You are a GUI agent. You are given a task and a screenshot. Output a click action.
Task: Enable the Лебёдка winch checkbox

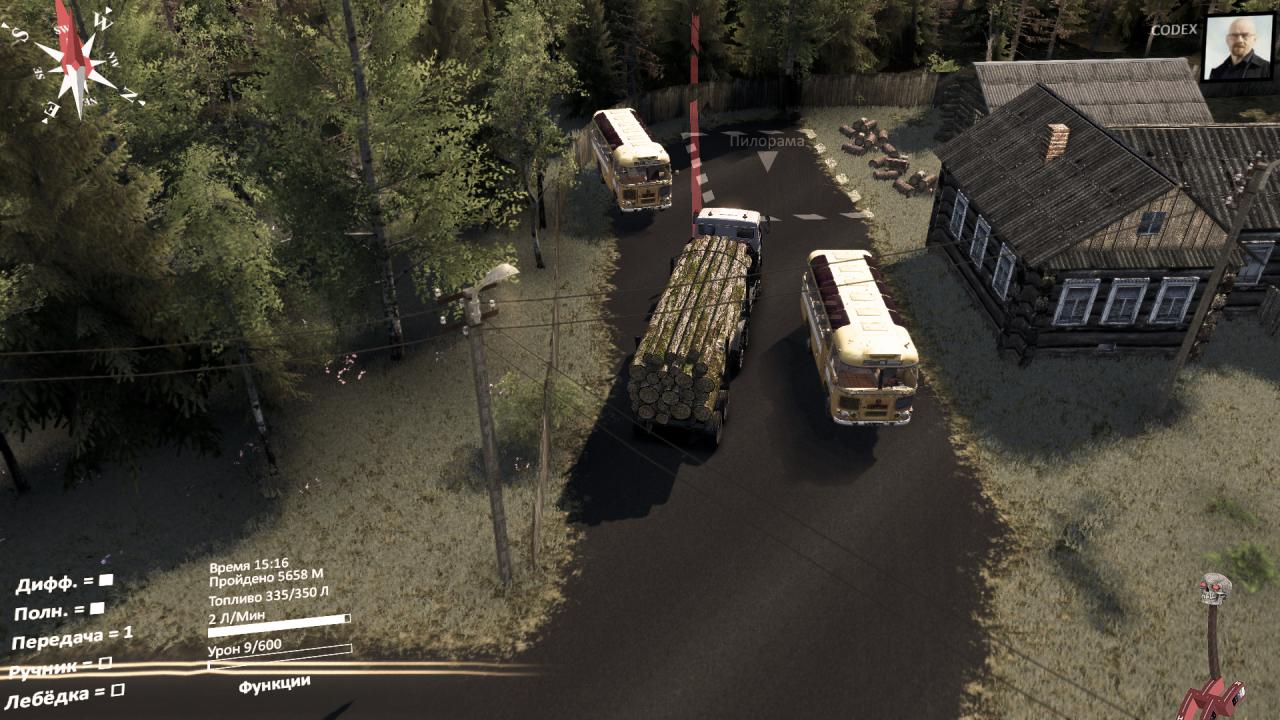(x=117, y=690)
